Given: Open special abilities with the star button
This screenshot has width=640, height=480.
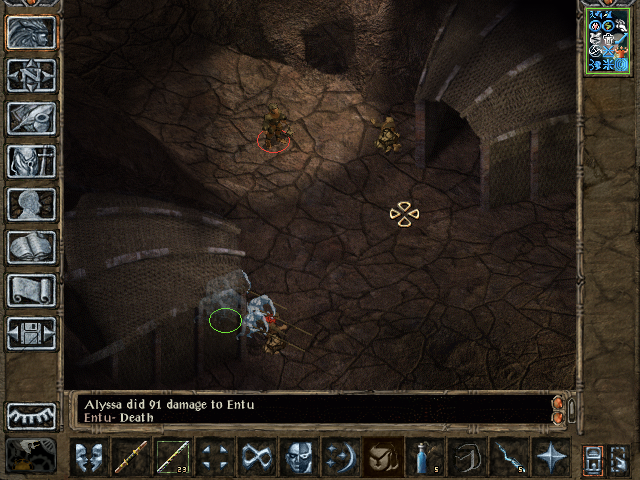Looking at the screenshot, I should coord(550,457).
